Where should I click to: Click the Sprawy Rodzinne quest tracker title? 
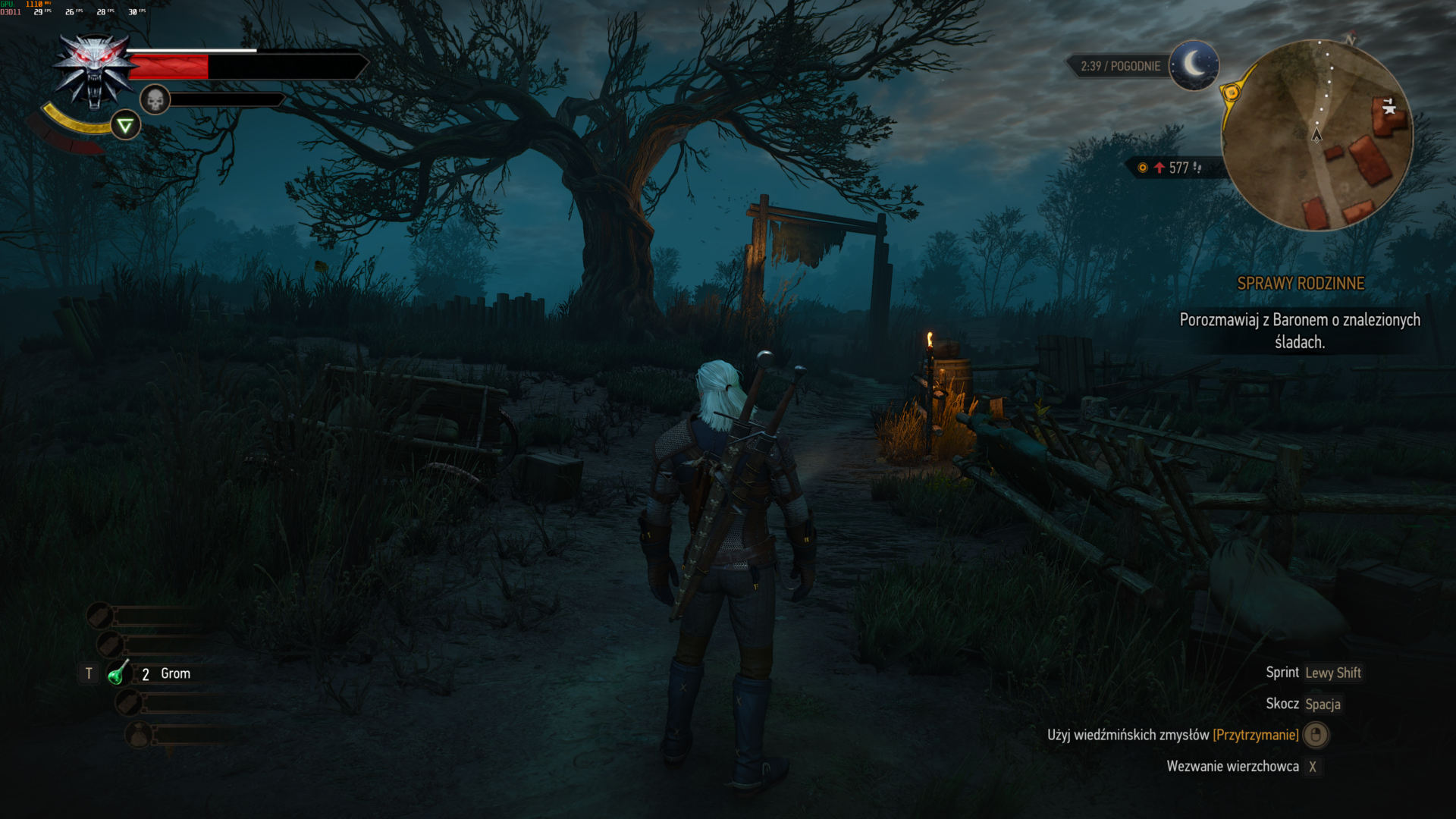(1301, 284)
